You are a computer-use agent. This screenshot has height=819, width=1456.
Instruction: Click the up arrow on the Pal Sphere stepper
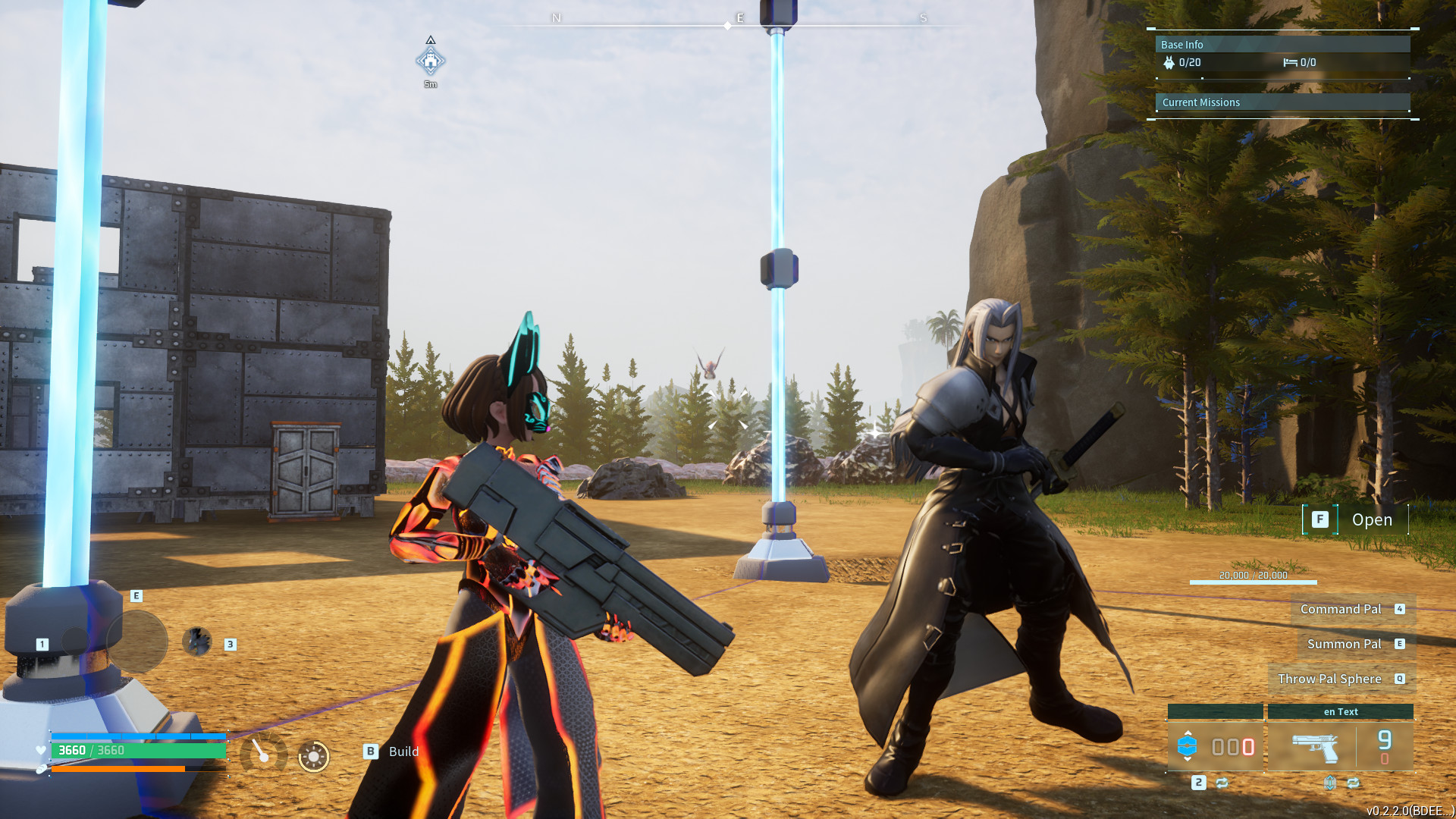tap(1188, 734)
